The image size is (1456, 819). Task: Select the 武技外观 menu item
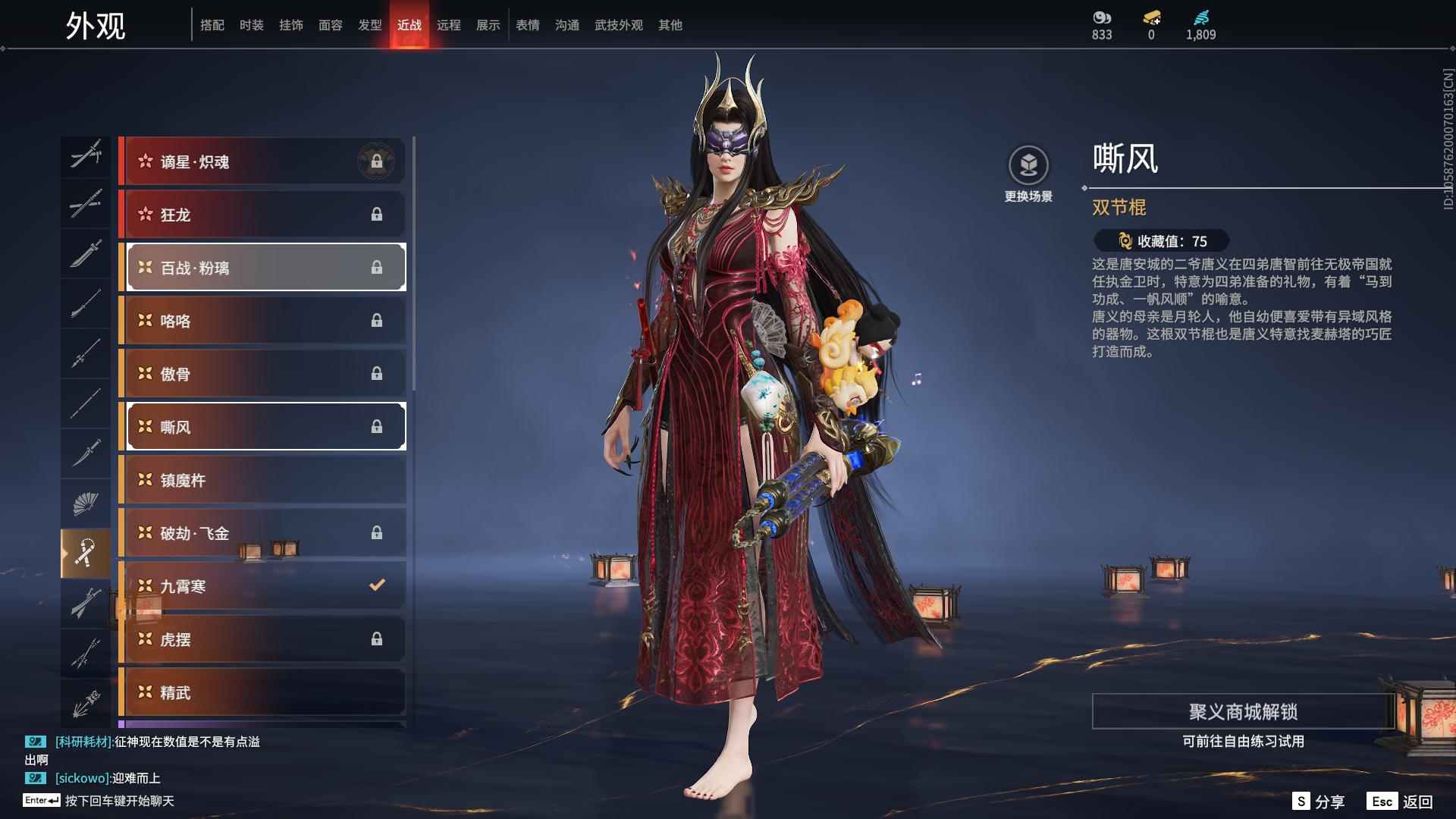pos(618,24)
